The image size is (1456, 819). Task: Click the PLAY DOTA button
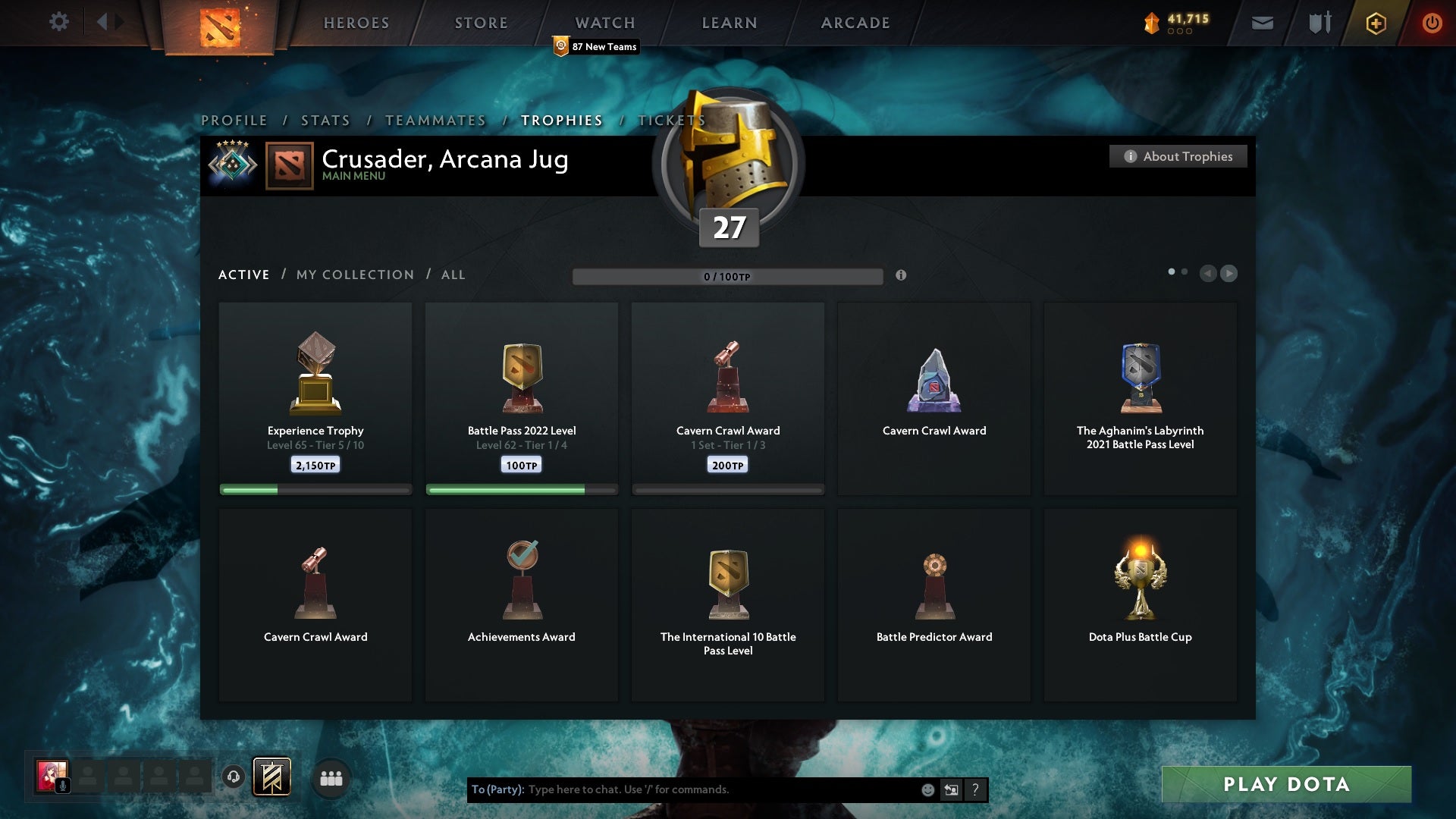[x=1285, y=785]
